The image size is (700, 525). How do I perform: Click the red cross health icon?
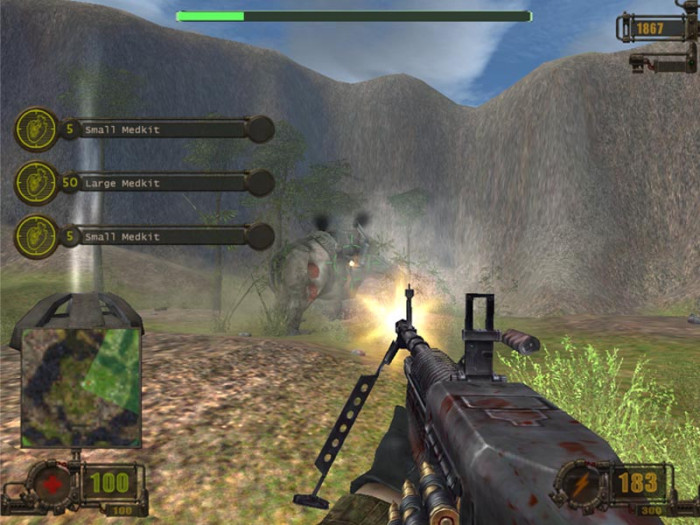click(x=52, y=484)
